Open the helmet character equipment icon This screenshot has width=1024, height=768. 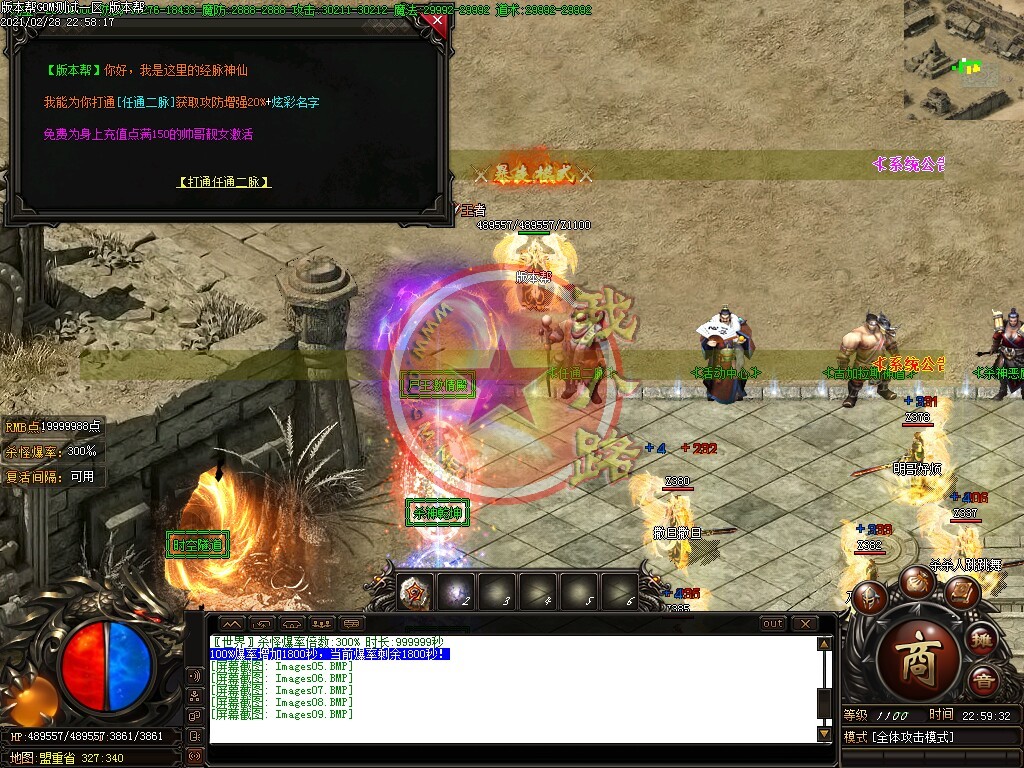click(871, 597)
